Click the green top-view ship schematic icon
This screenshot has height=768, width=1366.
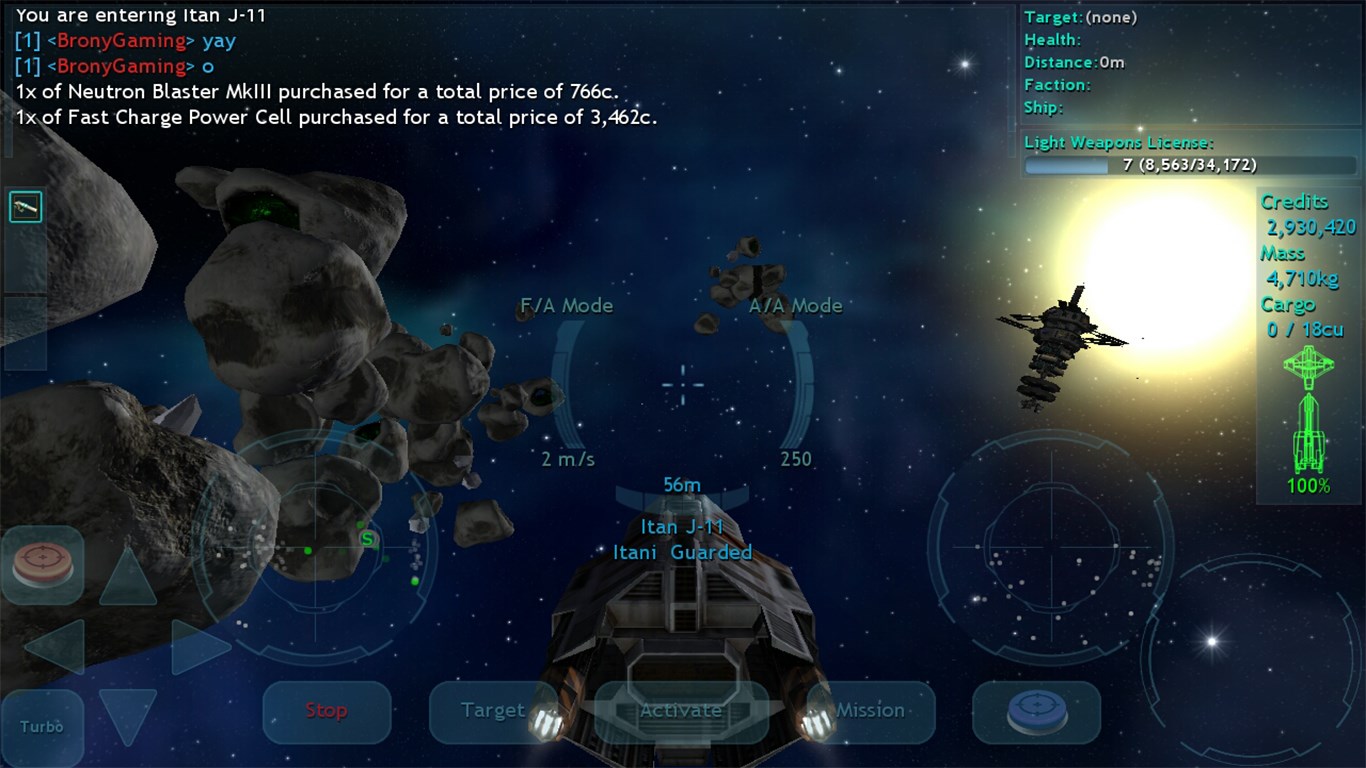click(1311, 365)
